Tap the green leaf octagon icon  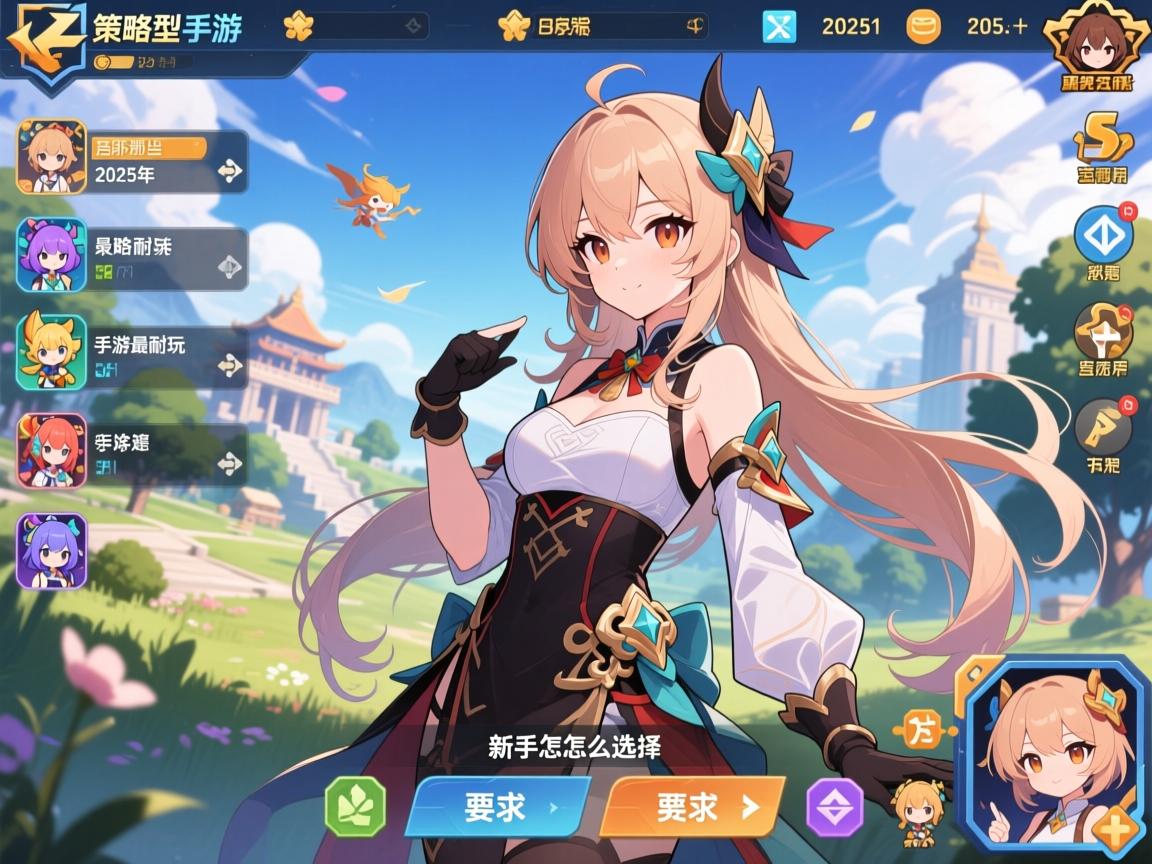(x=355, y=806)
